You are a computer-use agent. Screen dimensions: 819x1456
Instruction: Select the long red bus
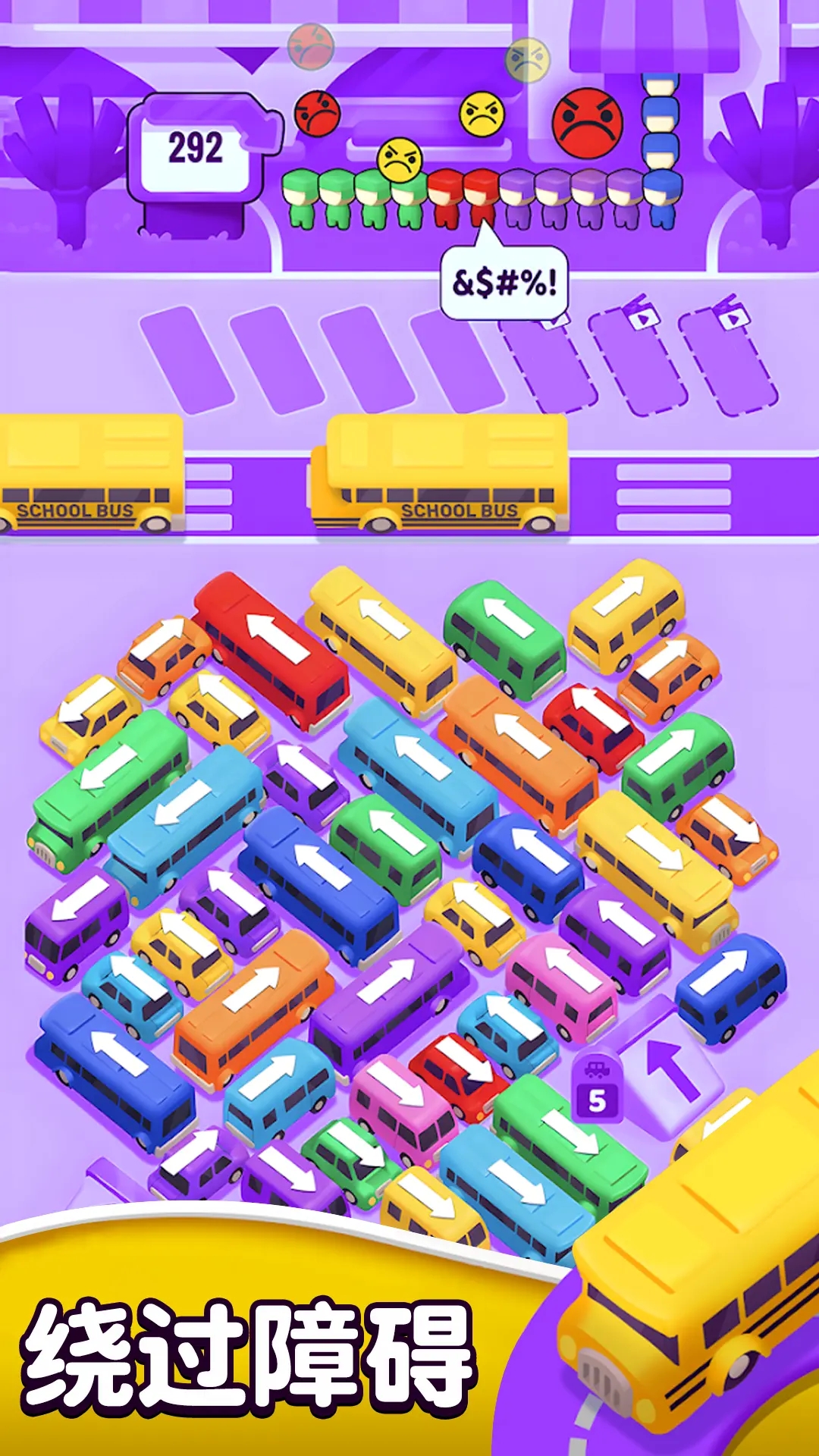pyautogui.click(x=273, y=649)
